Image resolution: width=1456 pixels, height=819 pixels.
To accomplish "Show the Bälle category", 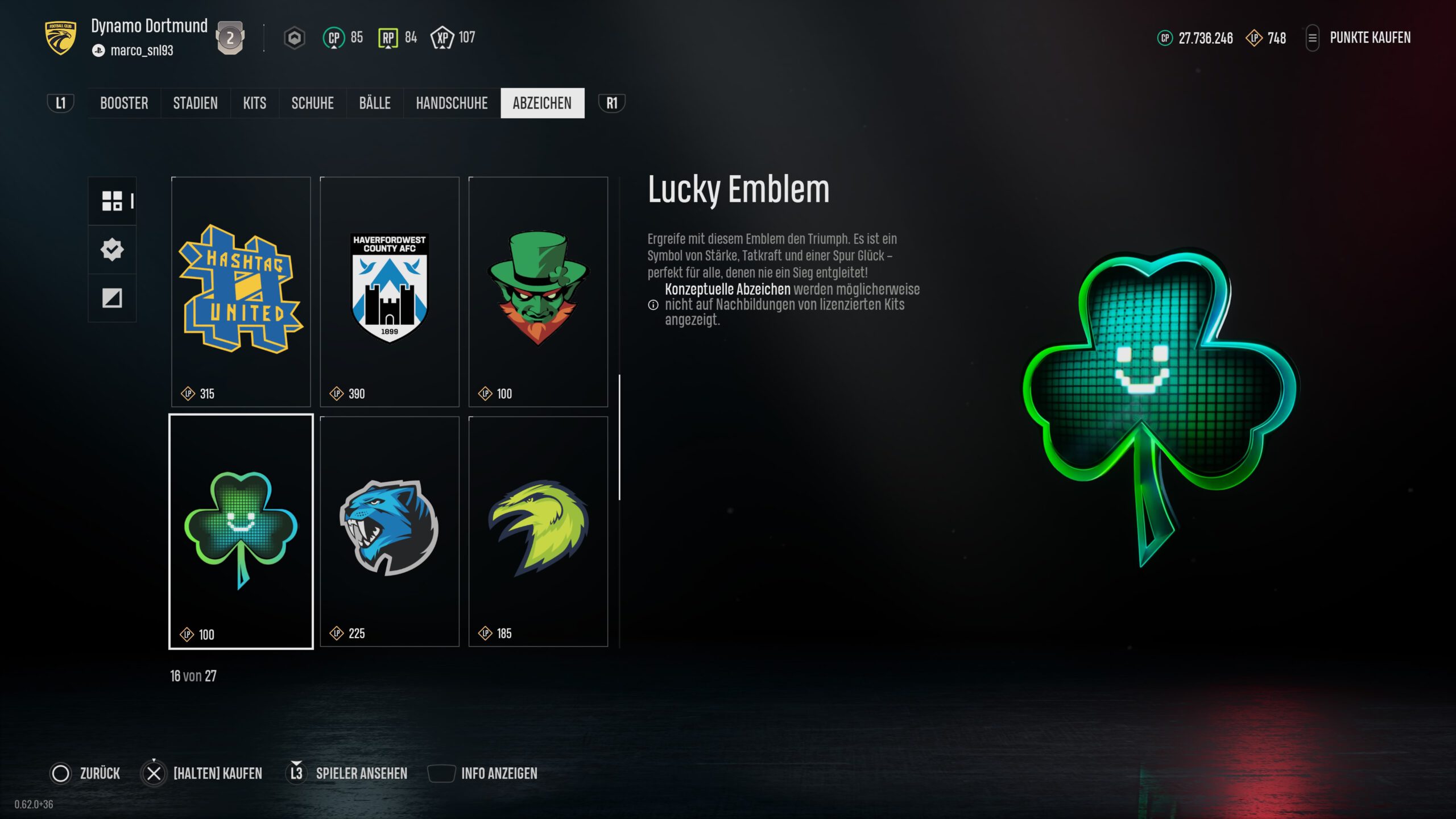I will point(375,103).
